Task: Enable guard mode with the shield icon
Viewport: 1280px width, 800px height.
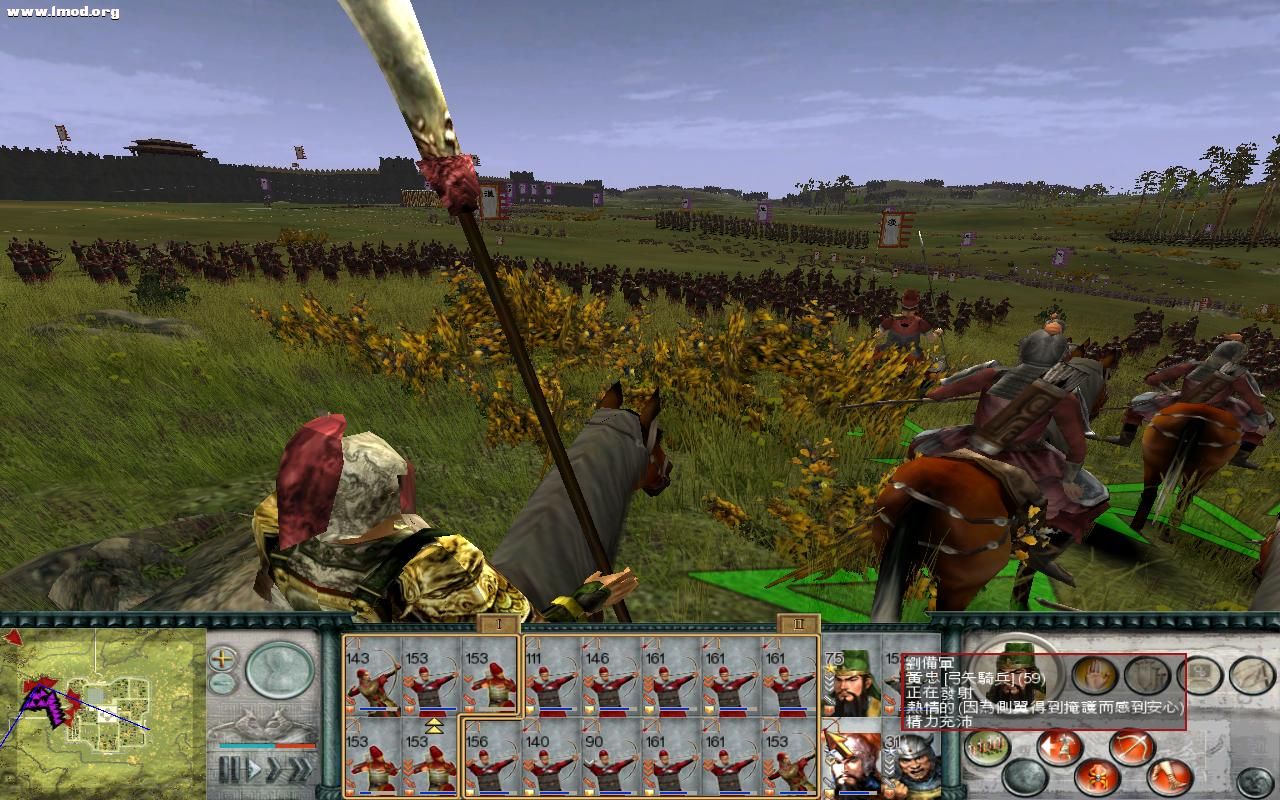Action: (1147, 674)
